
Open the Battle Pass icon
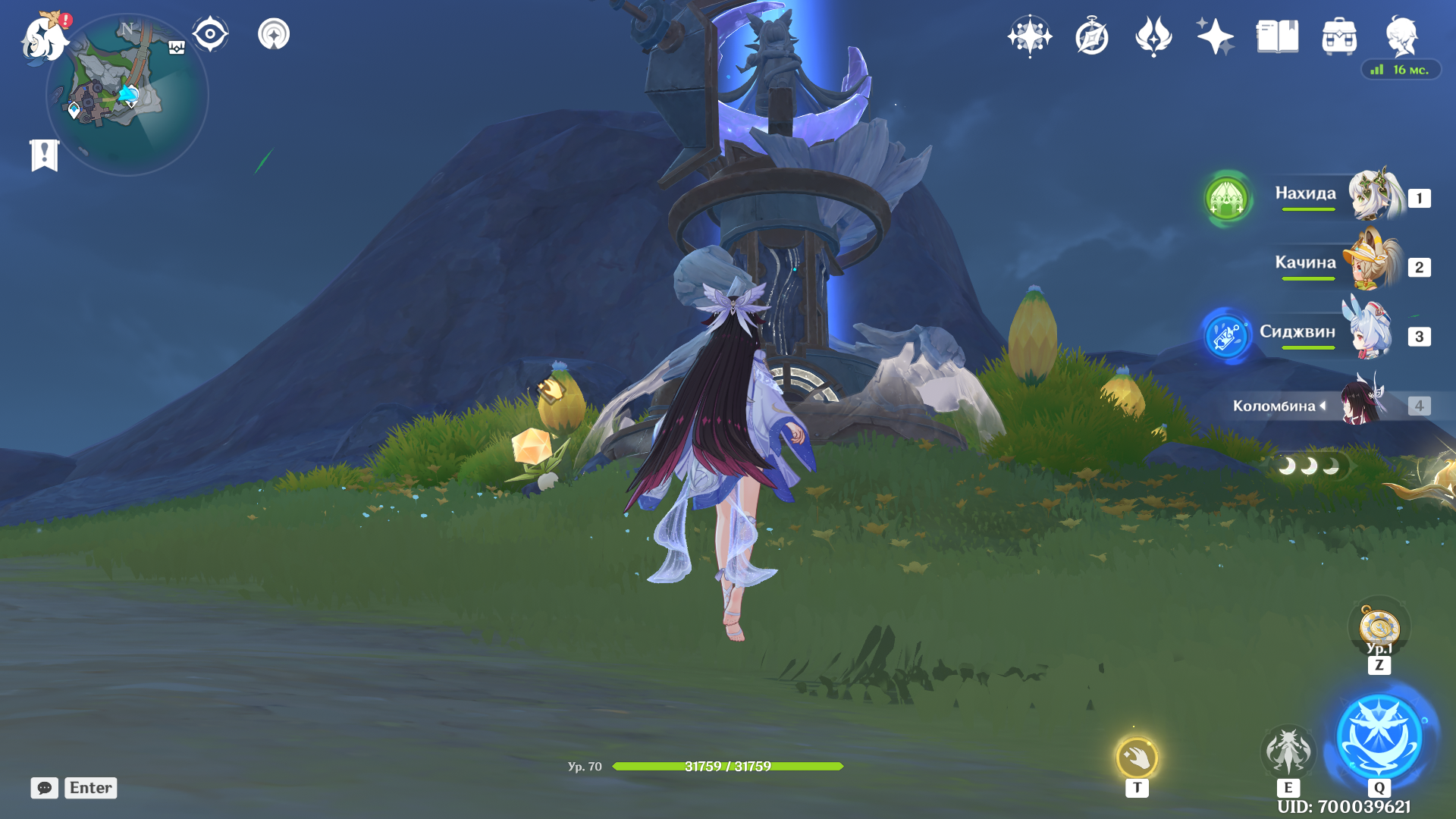coord(1153,36)
